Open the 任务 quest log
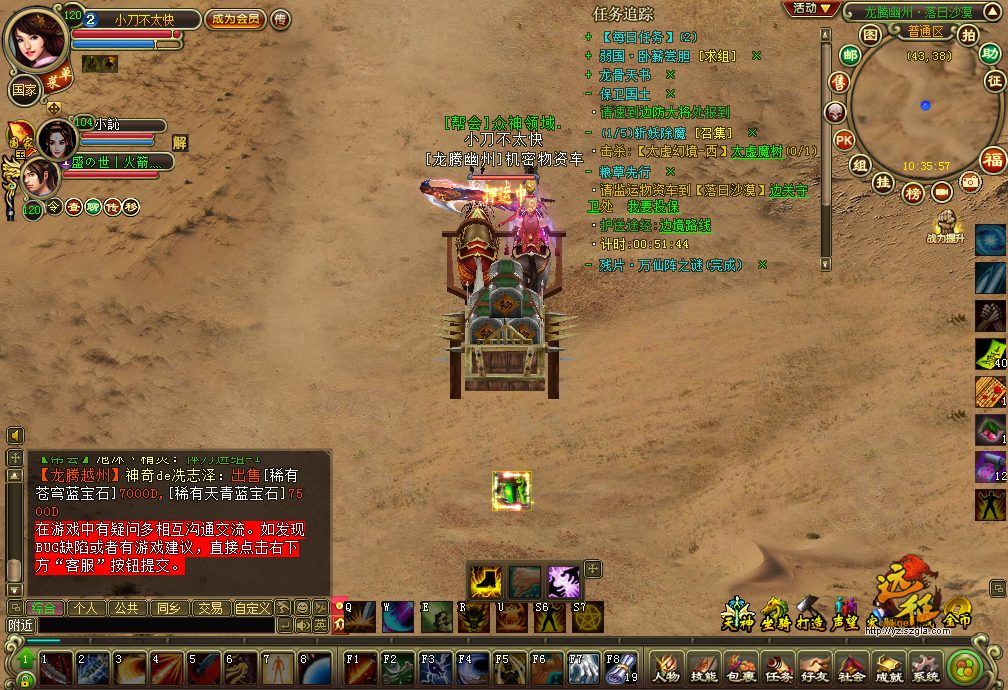 click(x=778, y=666)
